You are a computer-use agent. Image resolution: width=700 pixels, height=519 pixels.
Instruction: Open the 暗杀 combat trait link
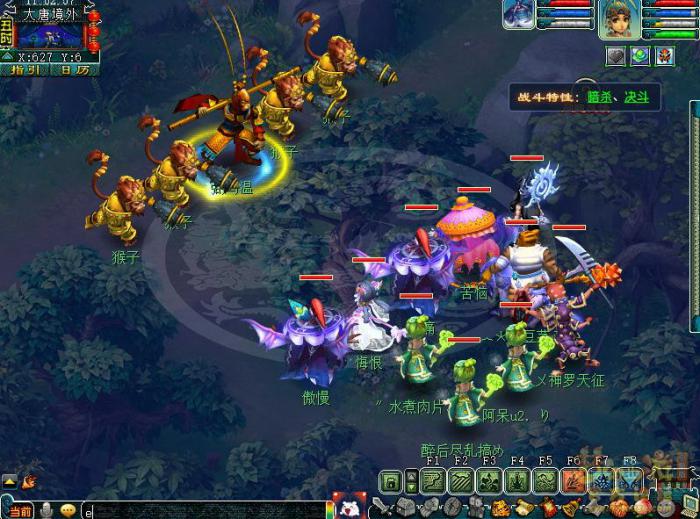coord(598,97)
